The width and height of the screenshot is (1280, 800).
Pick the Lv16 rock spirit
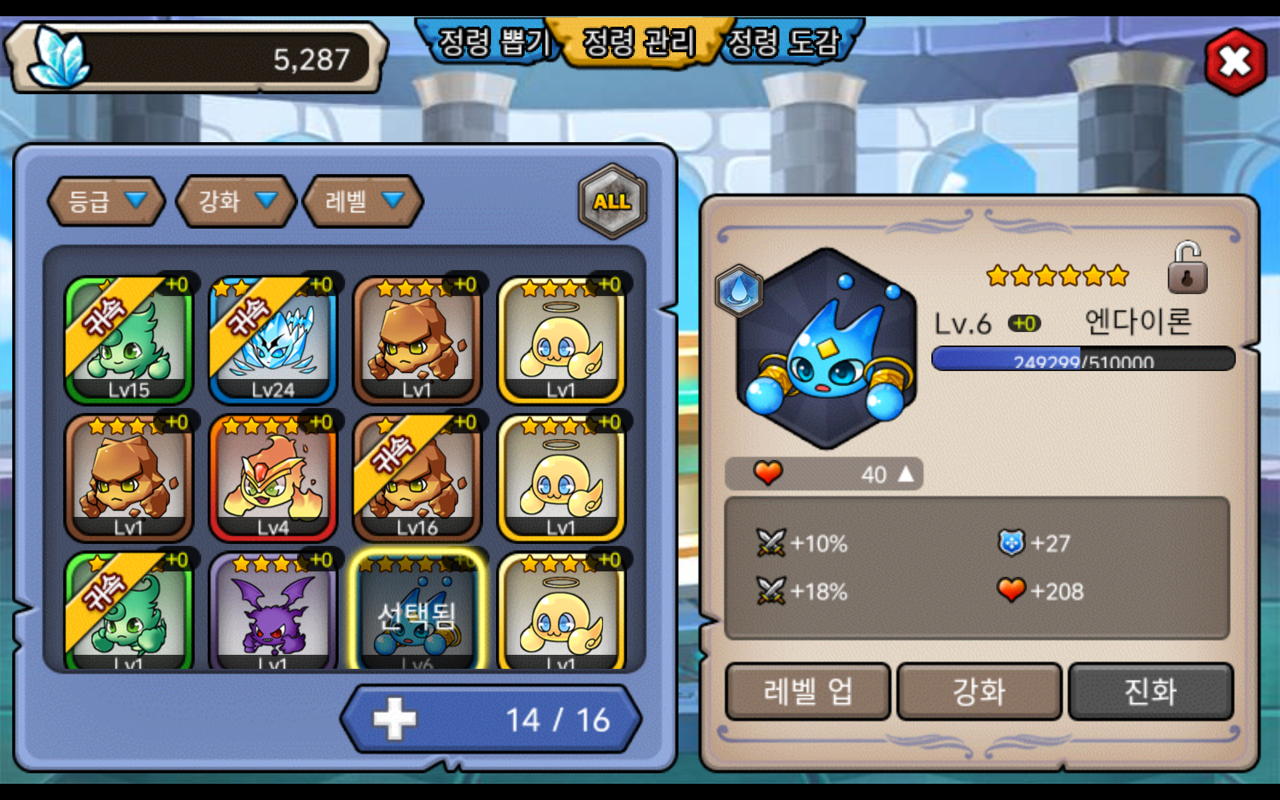417,478
